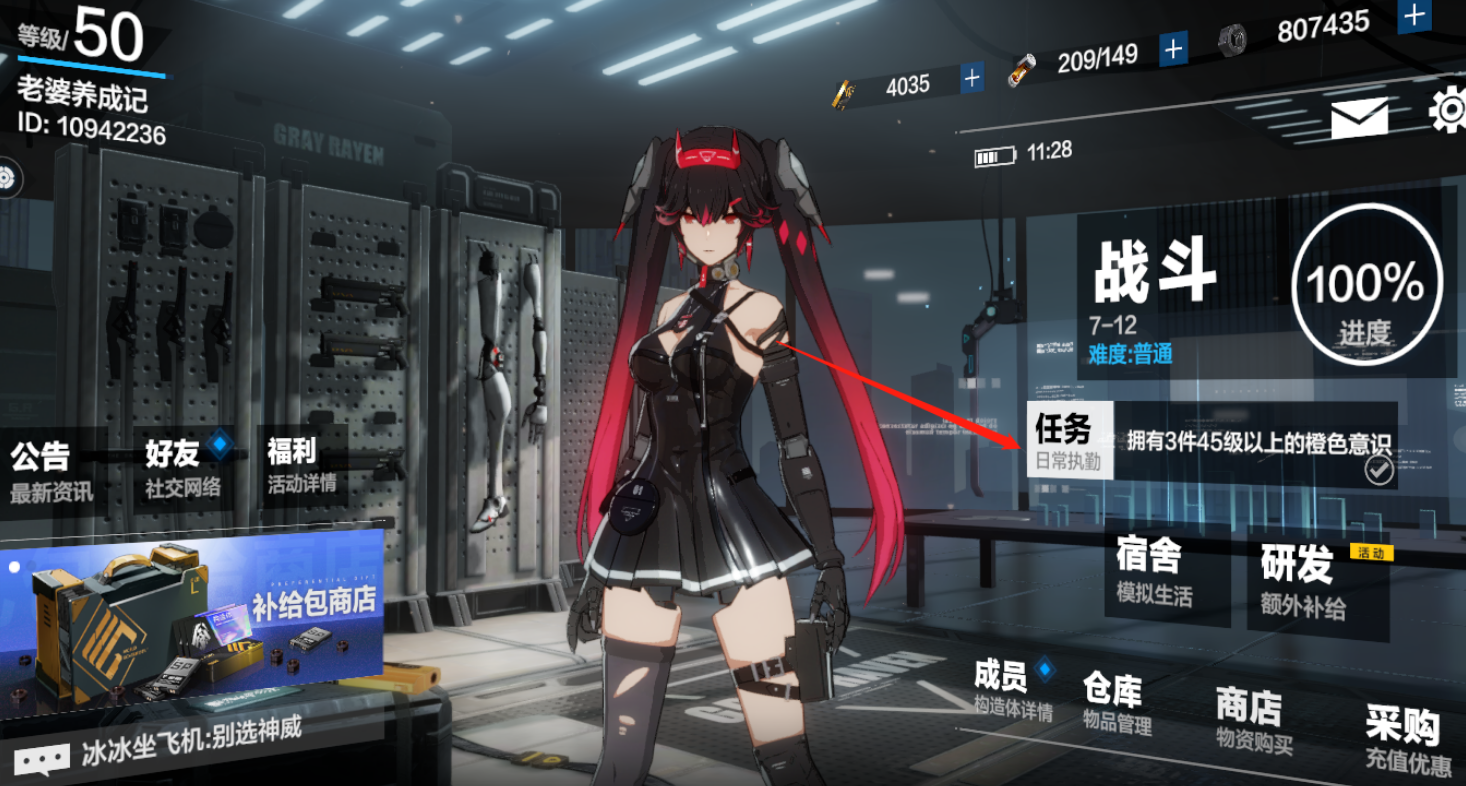Add coins beside 807435
The image size is (1466, 786).
tap(1413, 15)
